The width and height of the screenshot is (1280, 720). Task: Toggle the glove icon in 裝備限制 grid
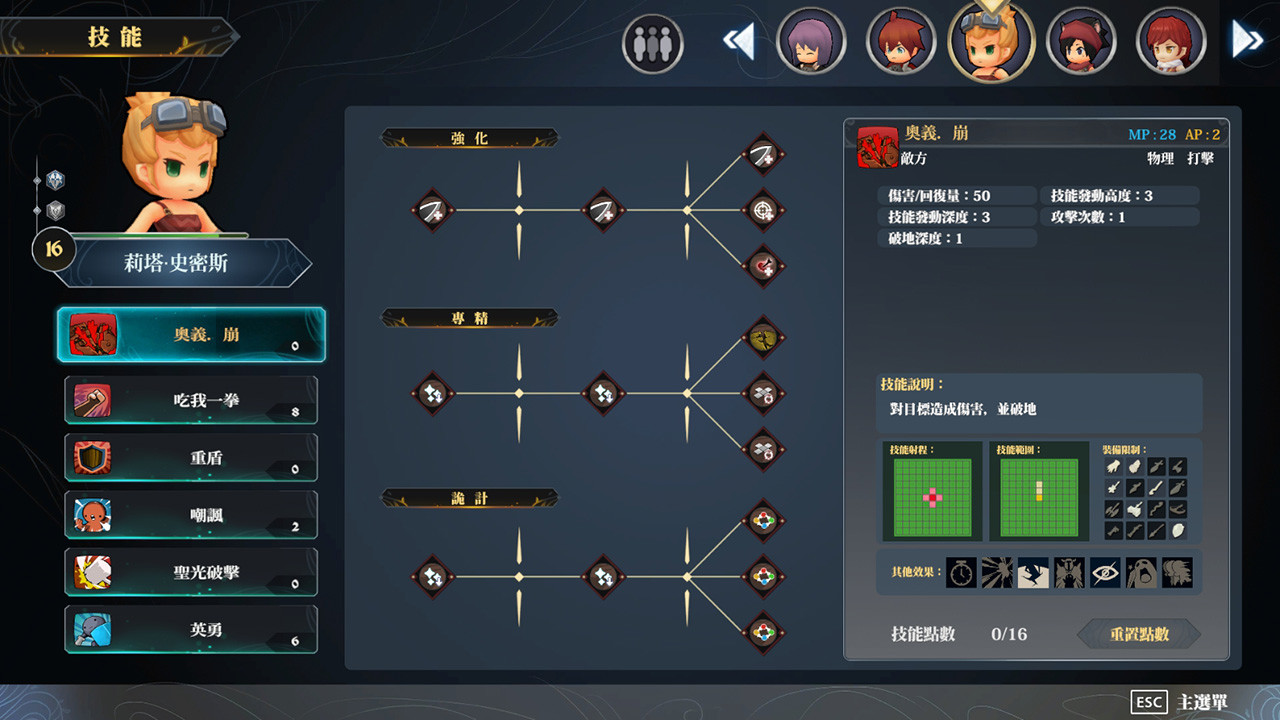point(1112,465)
